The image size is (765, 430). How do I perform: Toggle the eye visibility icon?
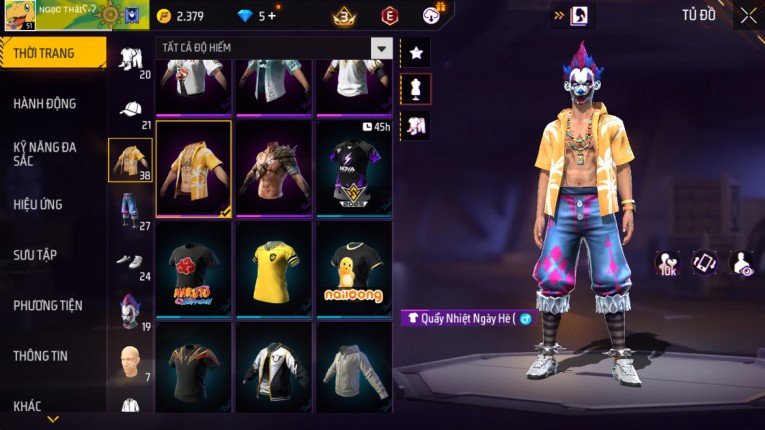[x=742, y=263]
